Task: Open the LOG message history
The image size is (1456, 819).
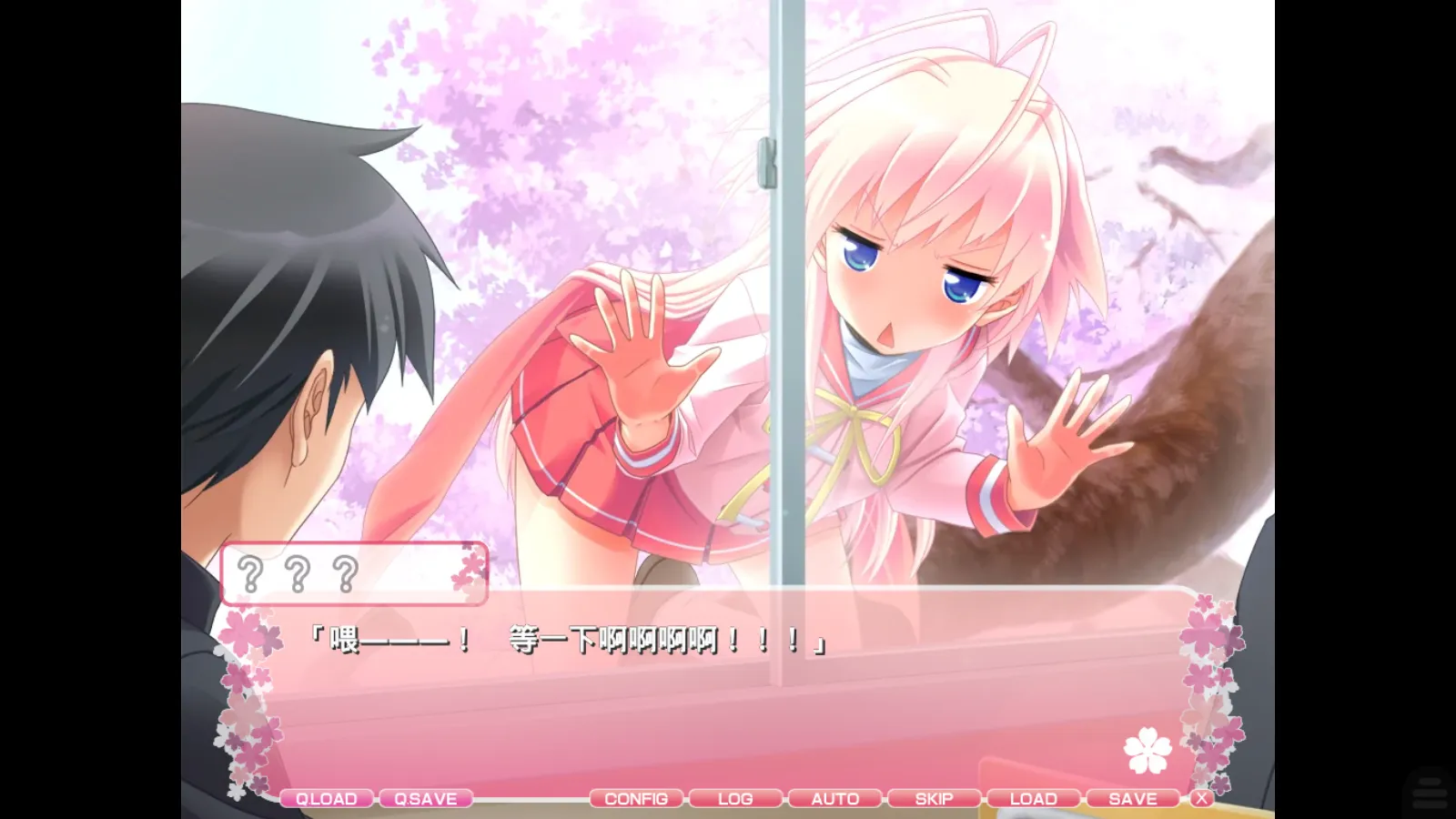Action: click(x=735, y=798)
